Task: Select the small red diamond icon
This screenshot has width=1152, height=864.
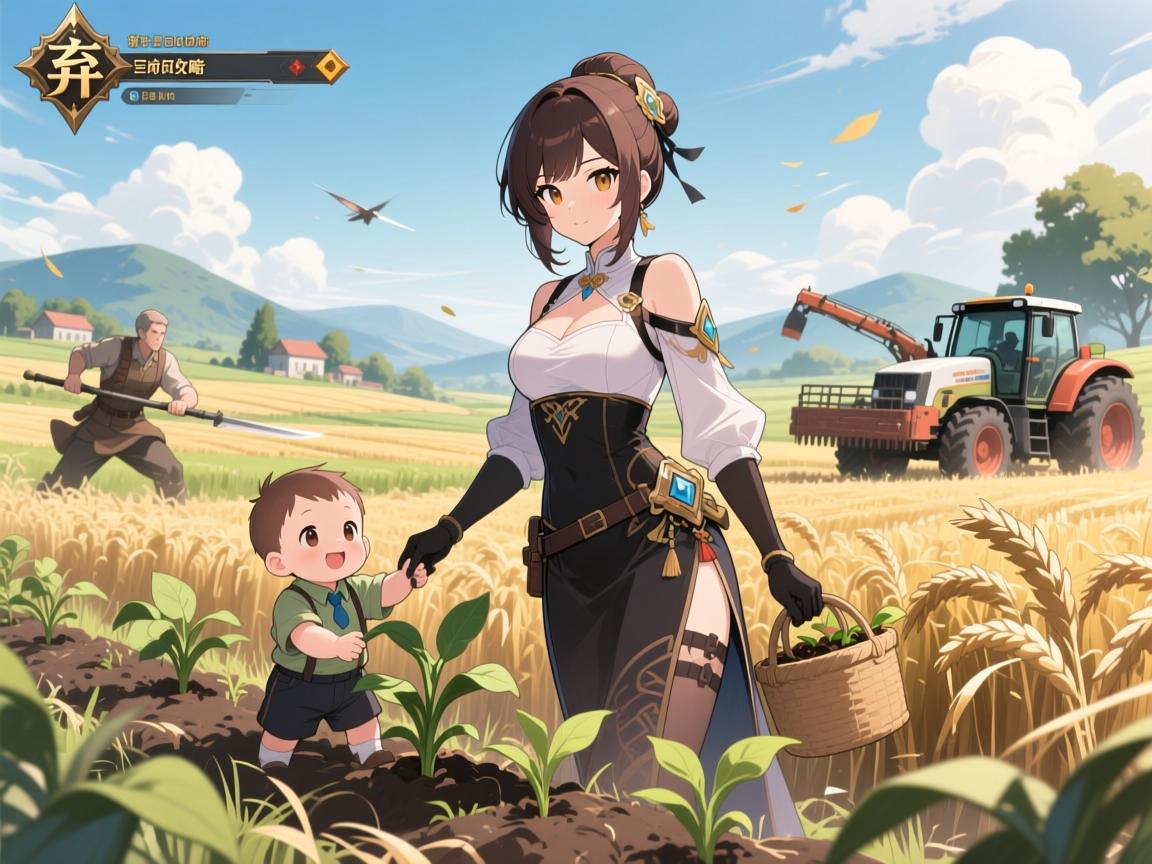Action: pos(296,67)
